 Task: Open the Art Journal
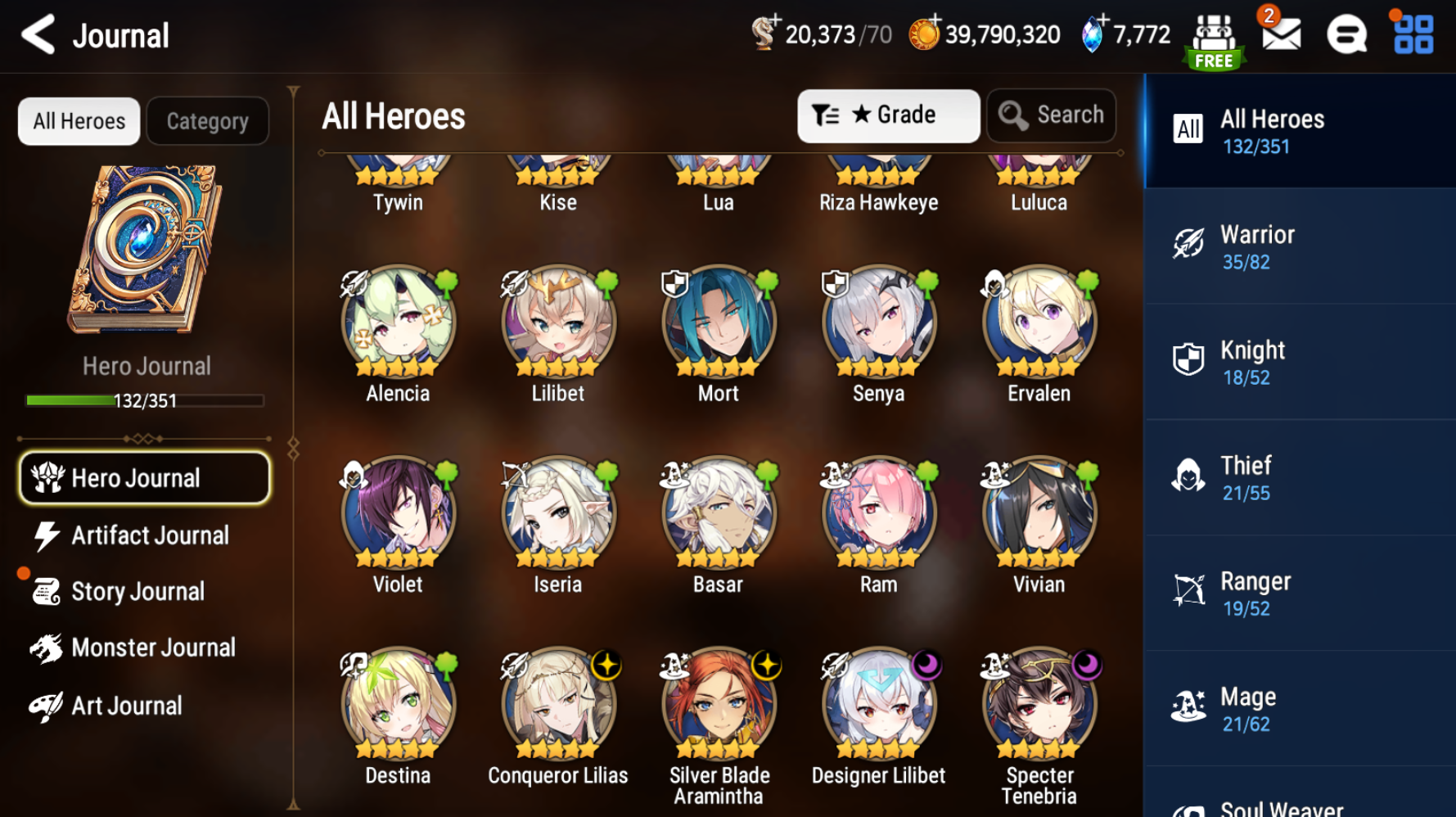tap(127, 705)
